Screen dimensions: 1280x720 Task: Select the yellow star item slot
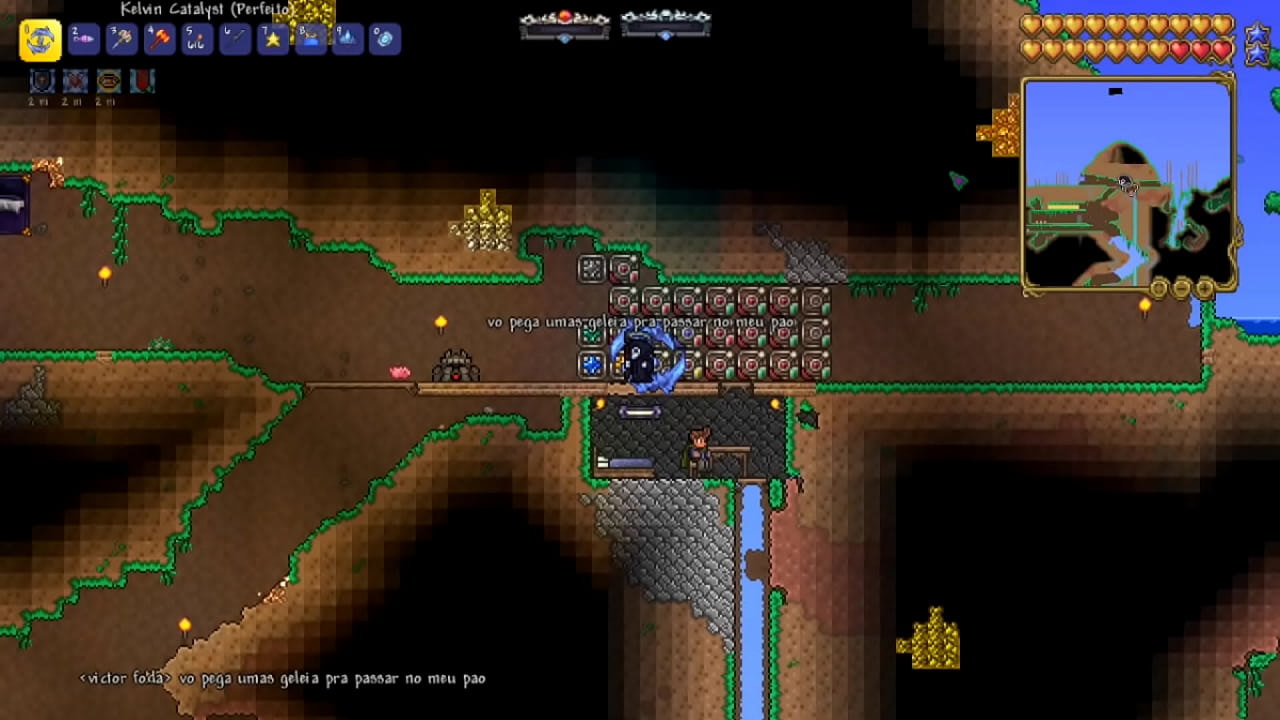coord(273,39)
